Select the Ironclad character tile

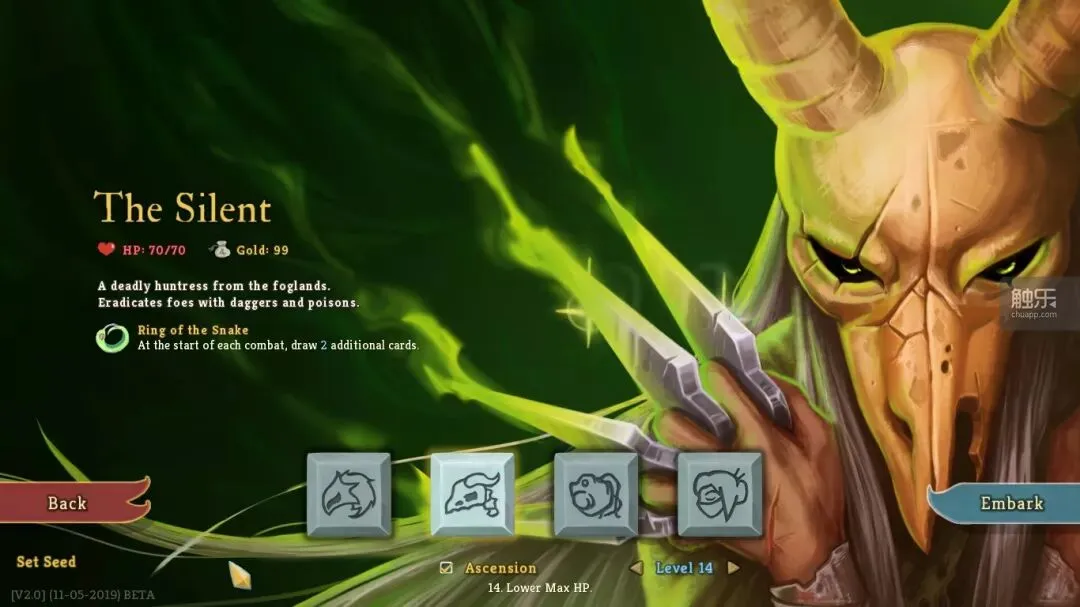348,494
